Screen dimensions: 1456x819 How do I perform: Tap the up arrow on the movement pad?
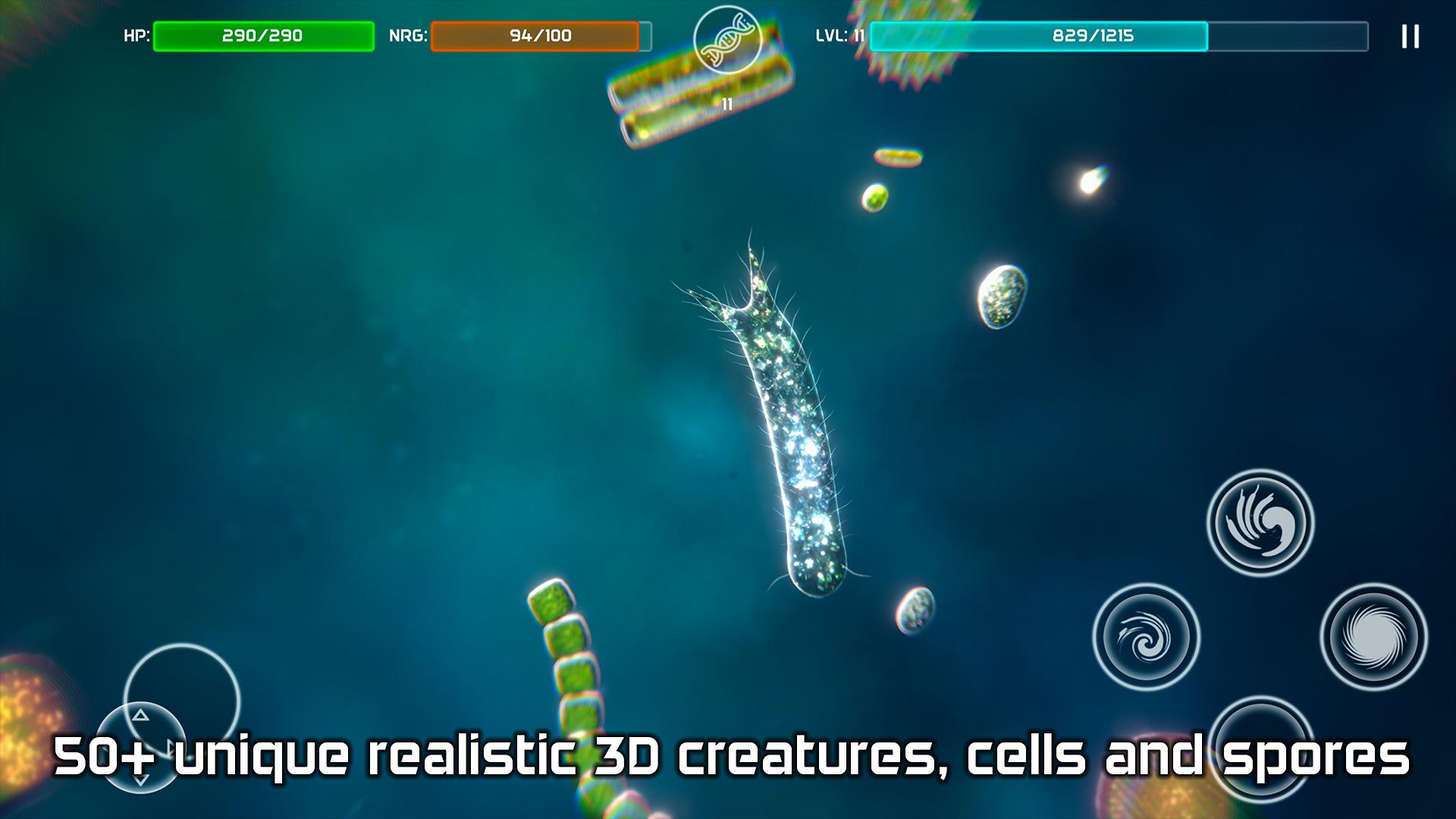141,714
